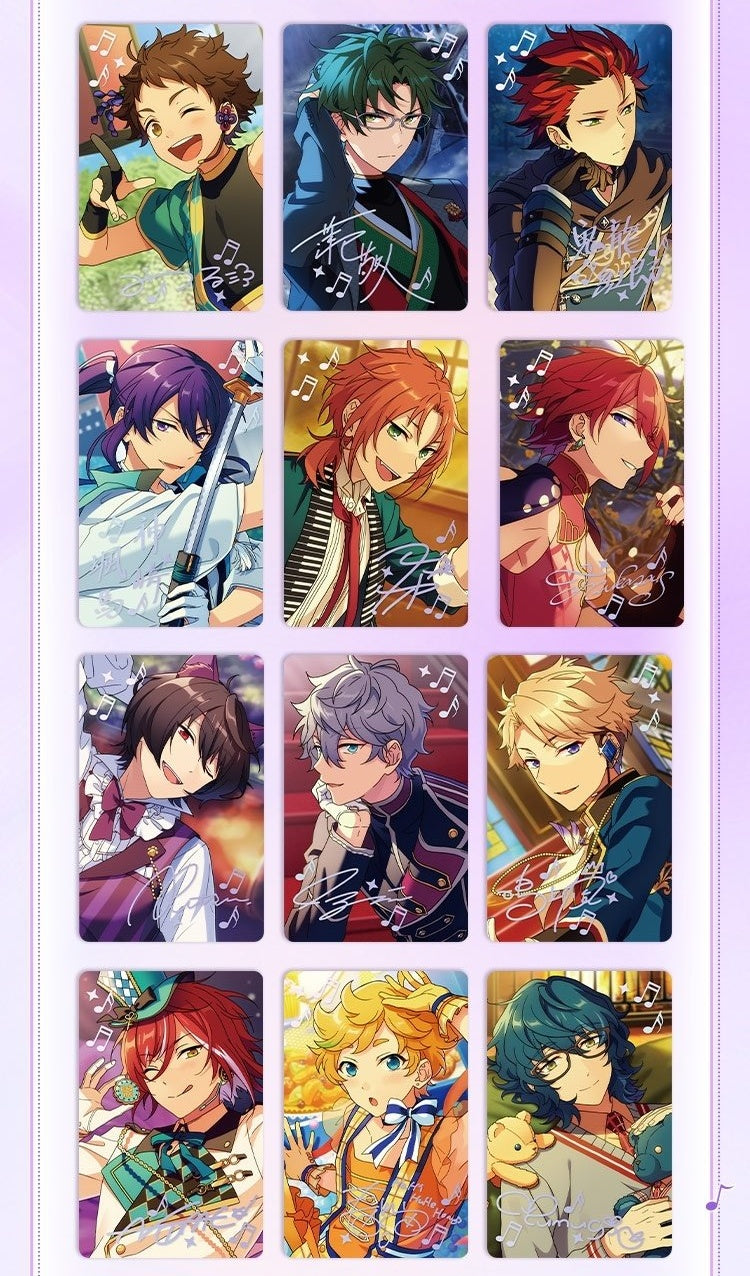
Task: Open the dark-haired red-eyed card with bow tie
Action: (171, 798)
